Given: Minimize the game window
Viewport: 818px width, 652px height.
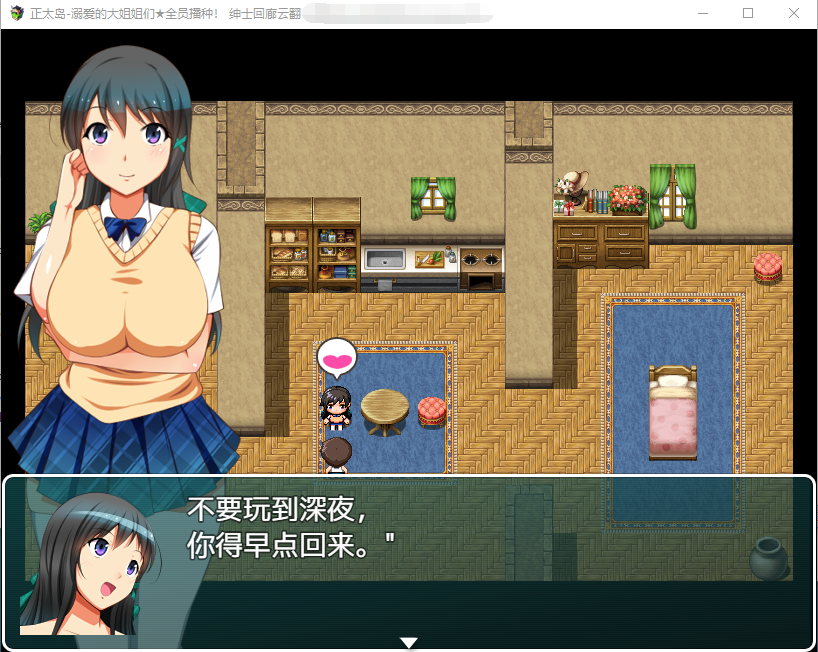Looking at the screenshot, I should (702, 14).
